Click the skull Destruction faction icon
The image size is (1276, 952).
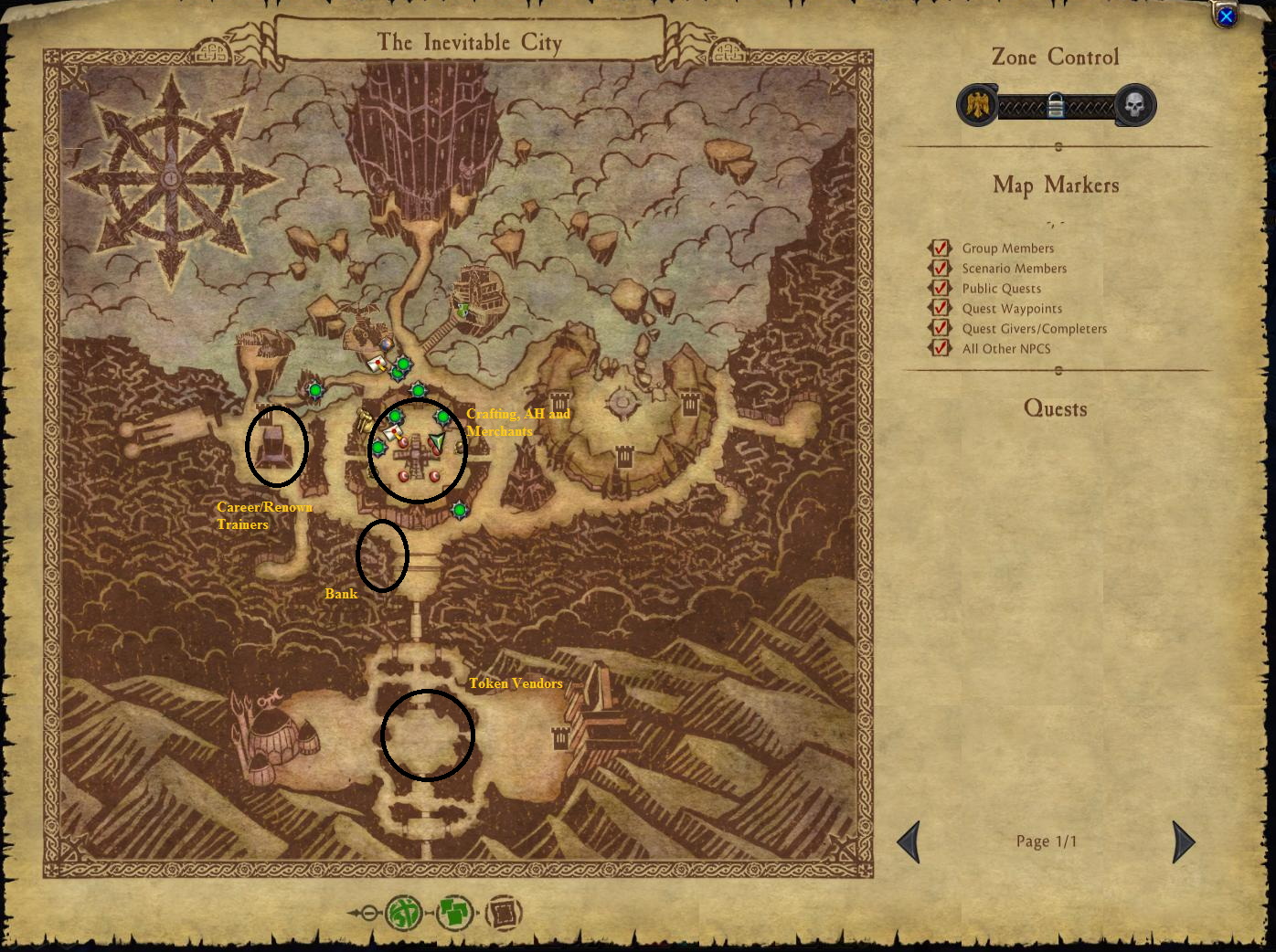click(1135, 105)
